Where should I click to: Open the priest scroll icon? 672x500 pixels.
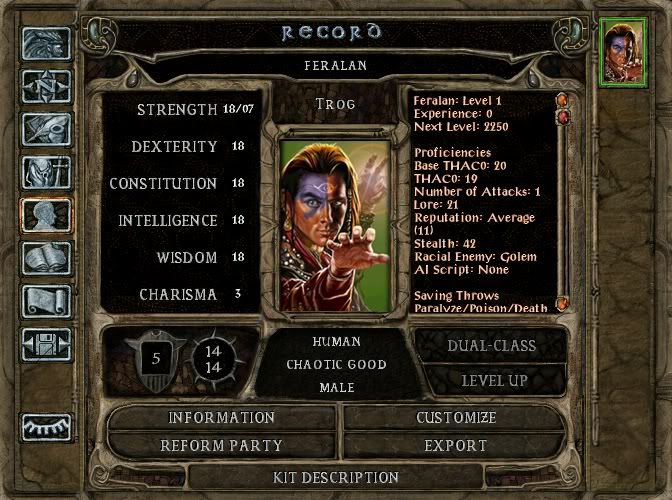tap(46, 302)
